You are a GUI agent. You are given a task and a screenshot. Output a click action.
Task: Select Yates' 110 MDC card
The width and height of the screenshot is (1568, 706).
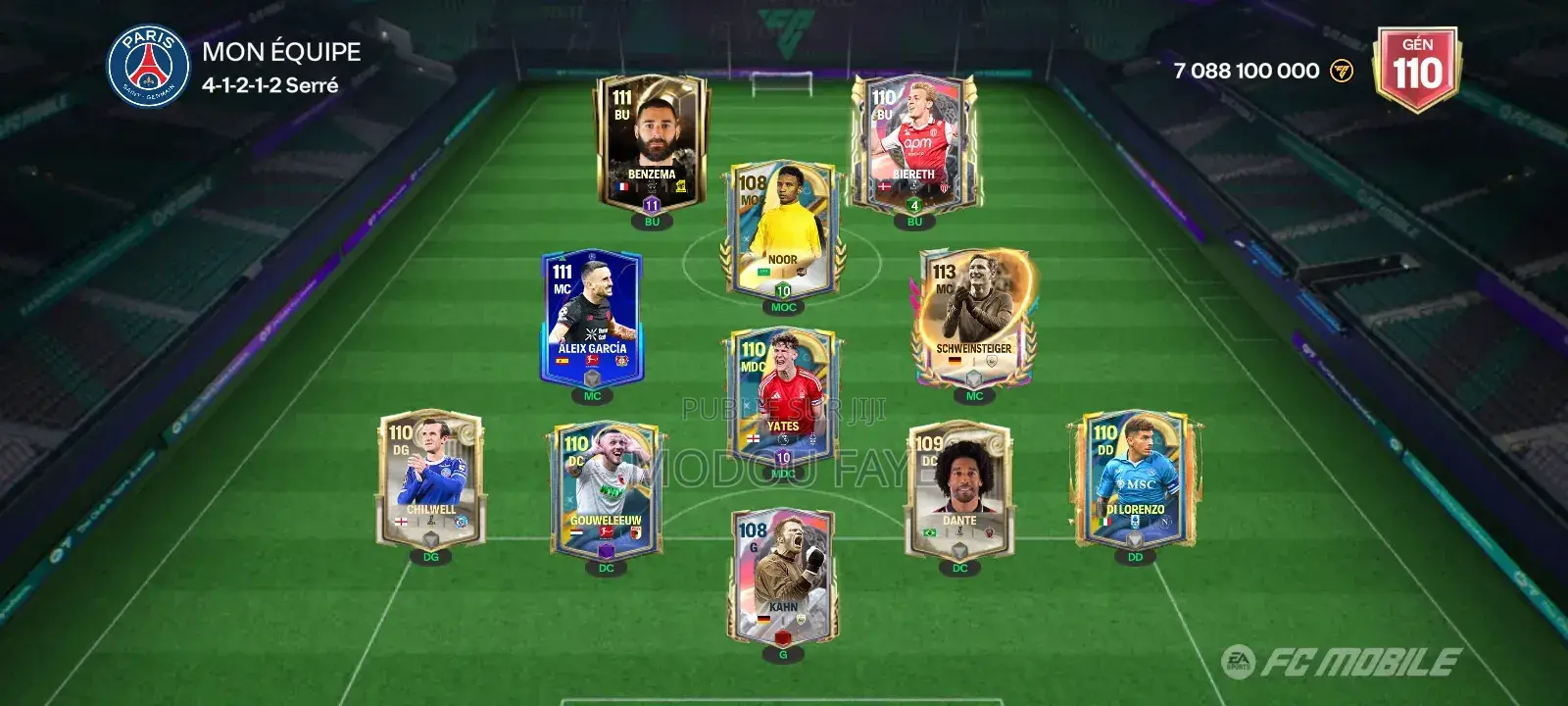782,392
